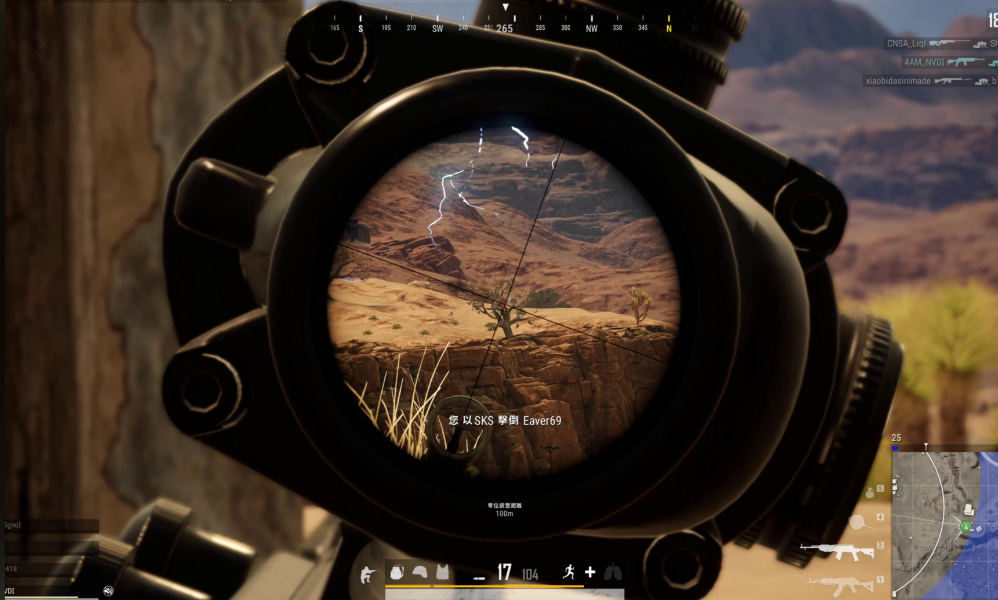
Task: Click the compass heading bar
Action: (505, 28)
